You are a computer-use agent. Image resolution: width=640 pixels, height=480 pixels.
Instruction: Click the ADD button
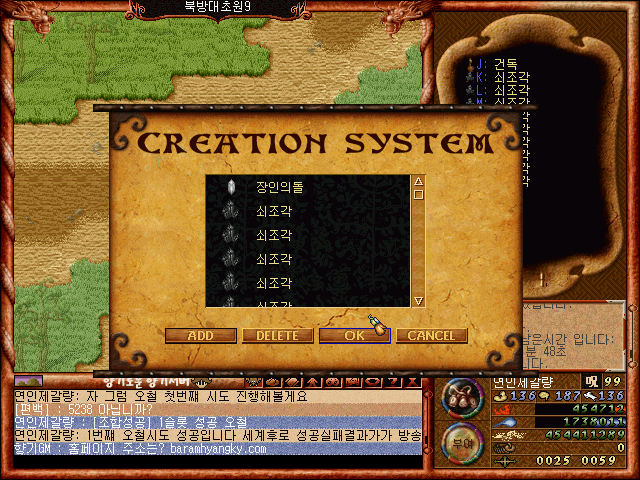coord(200,336)
